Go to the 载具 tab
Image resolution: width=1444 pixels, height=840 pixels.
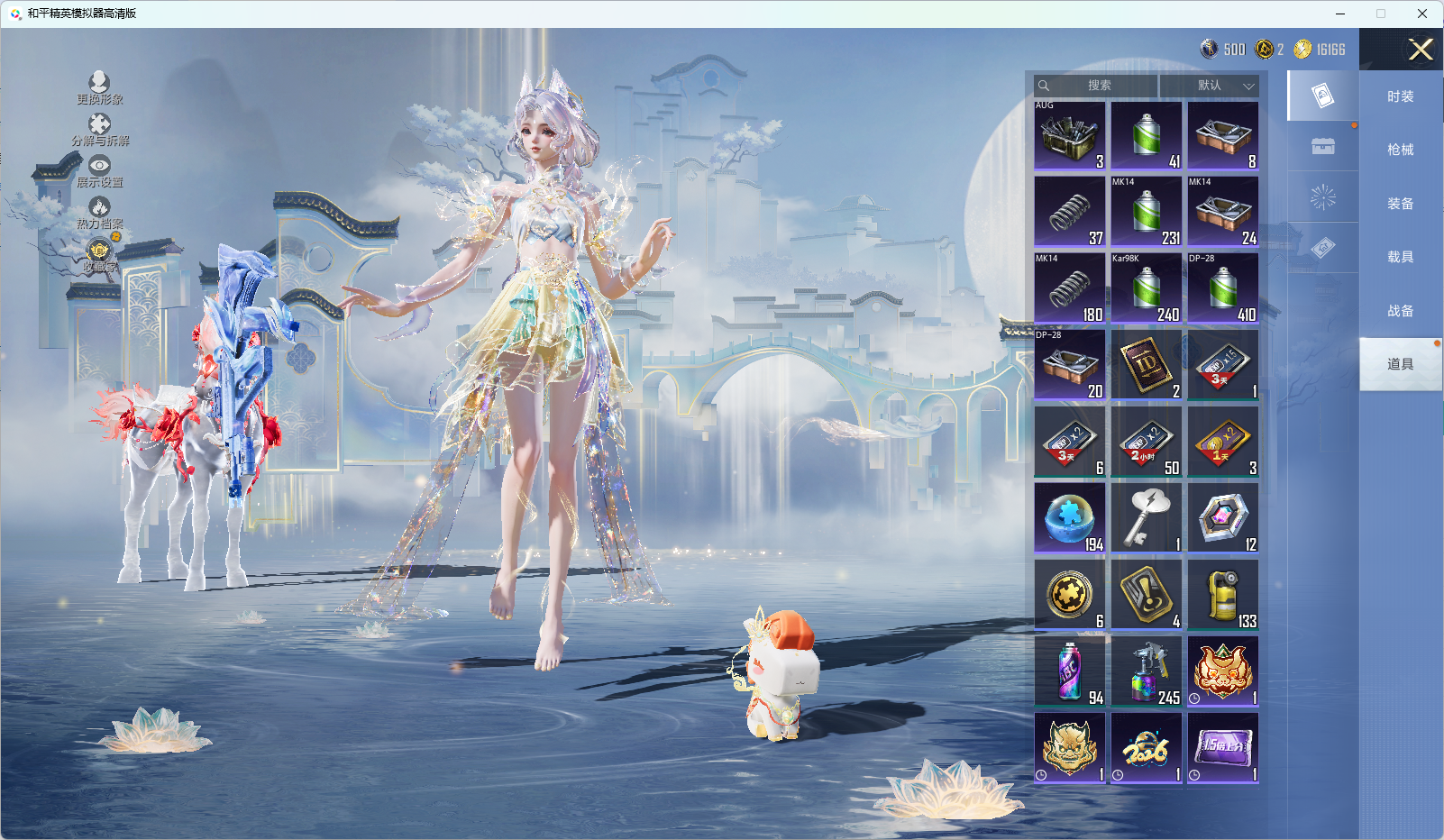click(1400, 257)
